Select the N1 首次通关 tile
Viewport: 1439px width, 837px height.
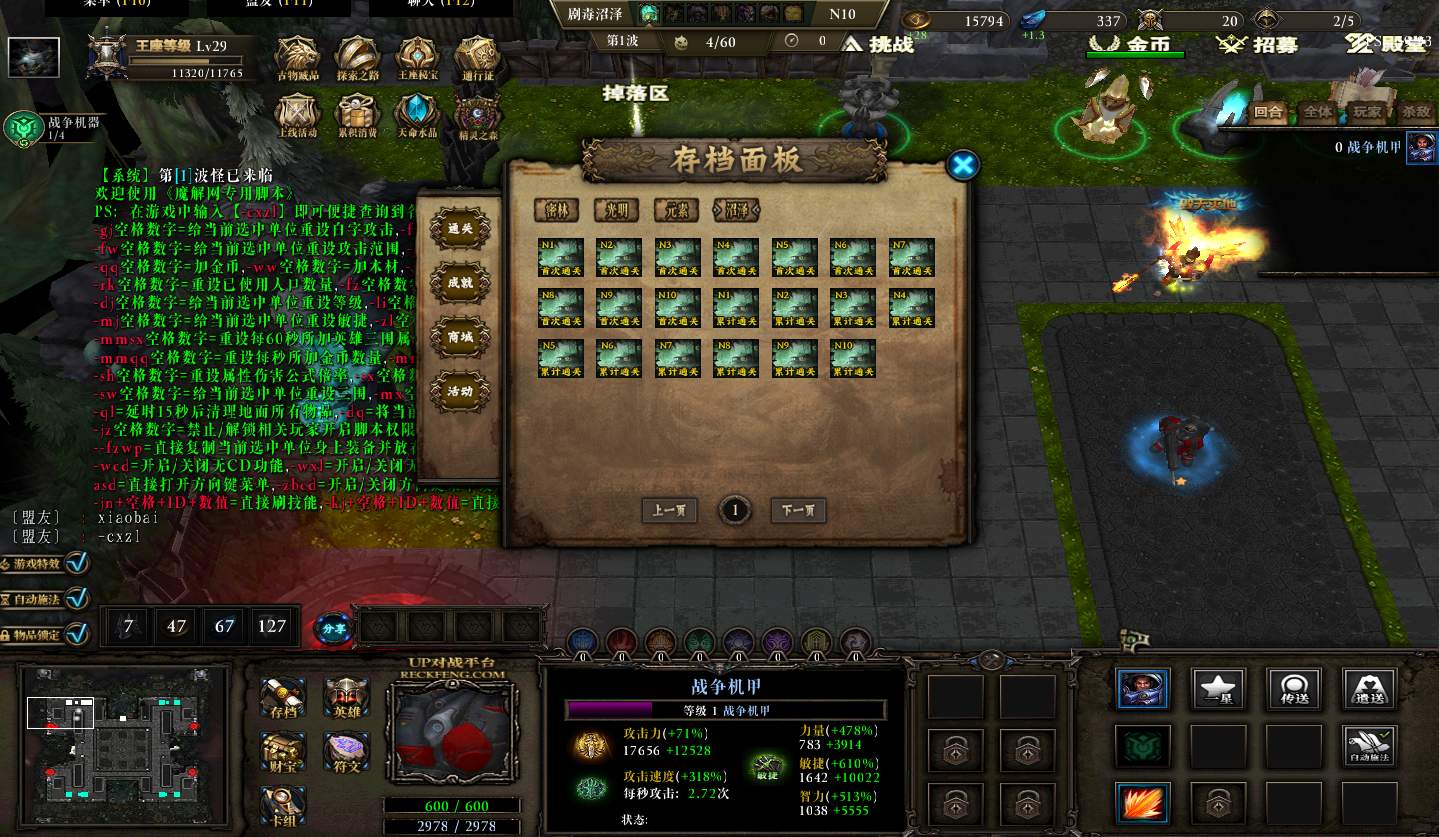(560, 257)
